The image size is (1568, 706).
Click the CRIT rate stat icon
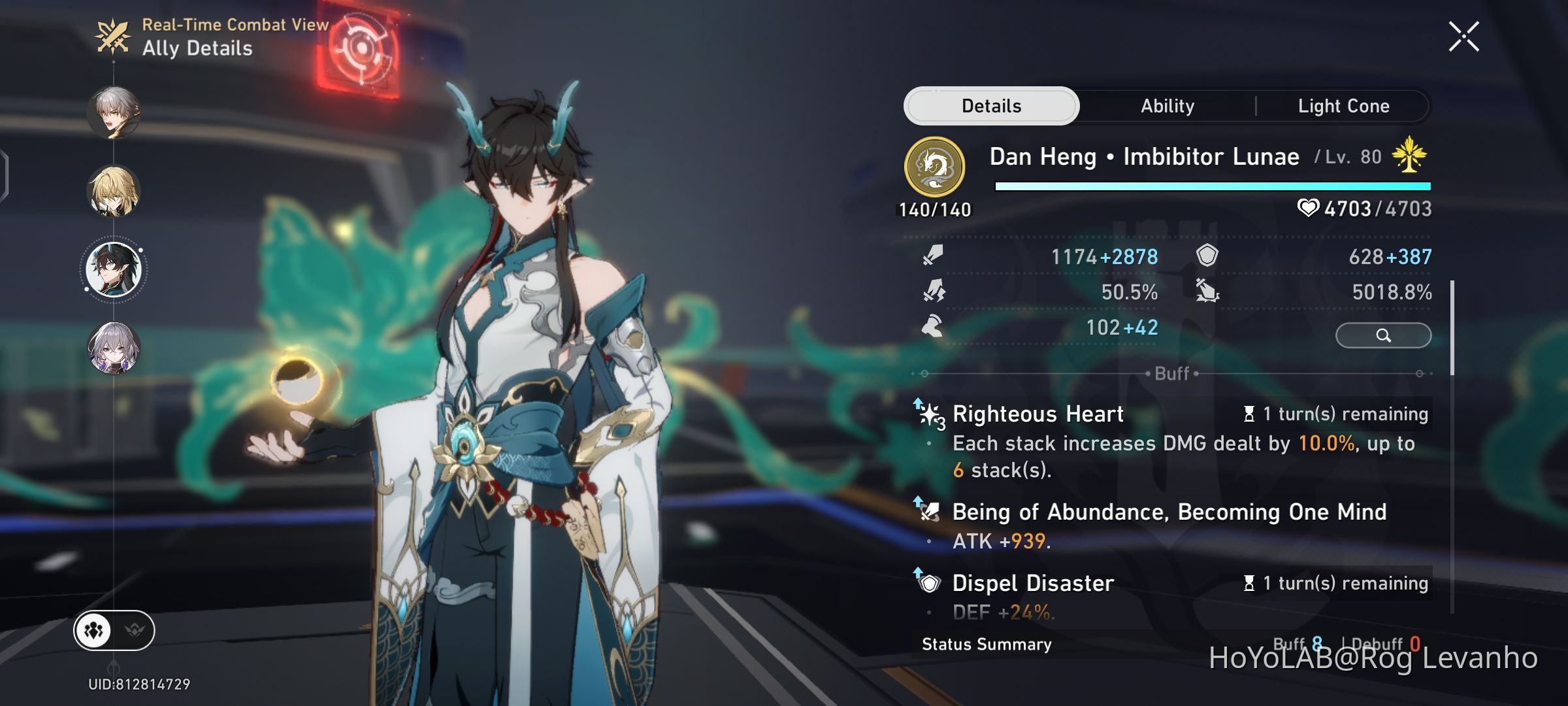(x=932, y=292)
